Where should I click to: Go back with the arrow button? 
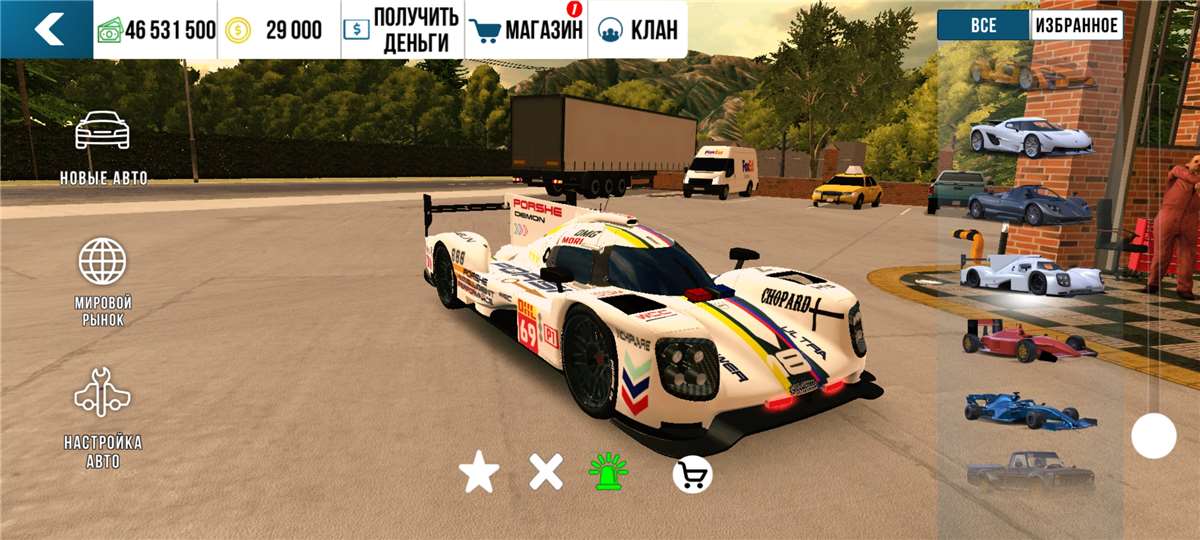(x=46, y=29)
